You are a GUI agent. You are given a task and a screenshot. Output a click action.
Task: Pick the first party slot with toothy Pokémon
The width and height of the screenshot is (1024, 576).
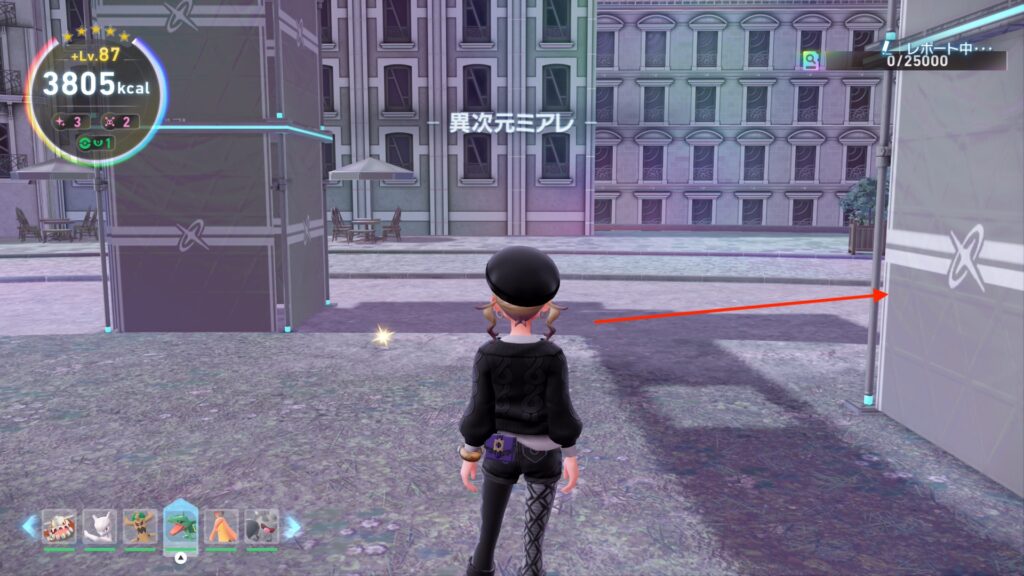coord(59,526)
